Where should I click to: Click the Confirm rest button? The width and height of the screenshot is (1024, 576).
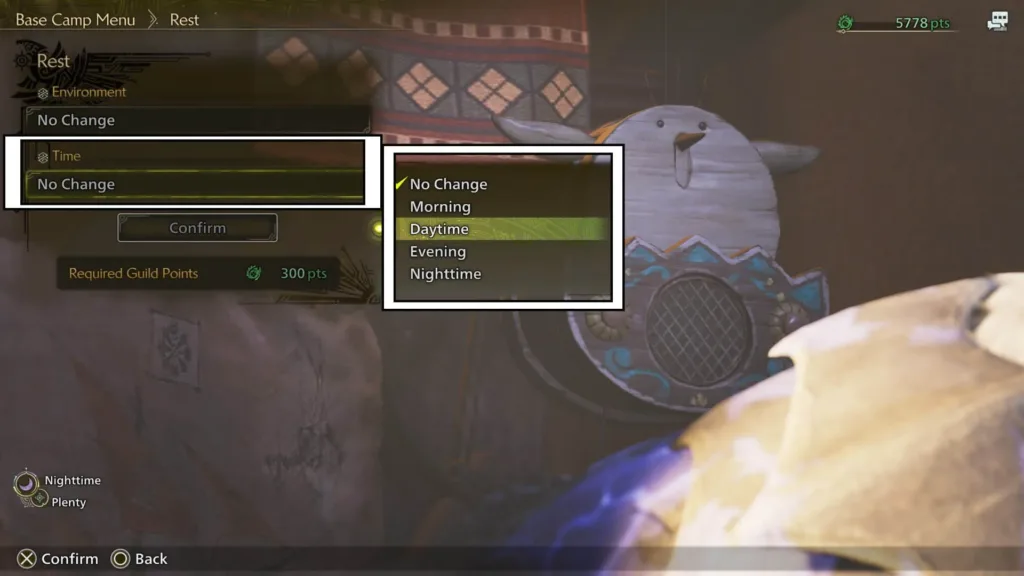(x=197, y=228)
